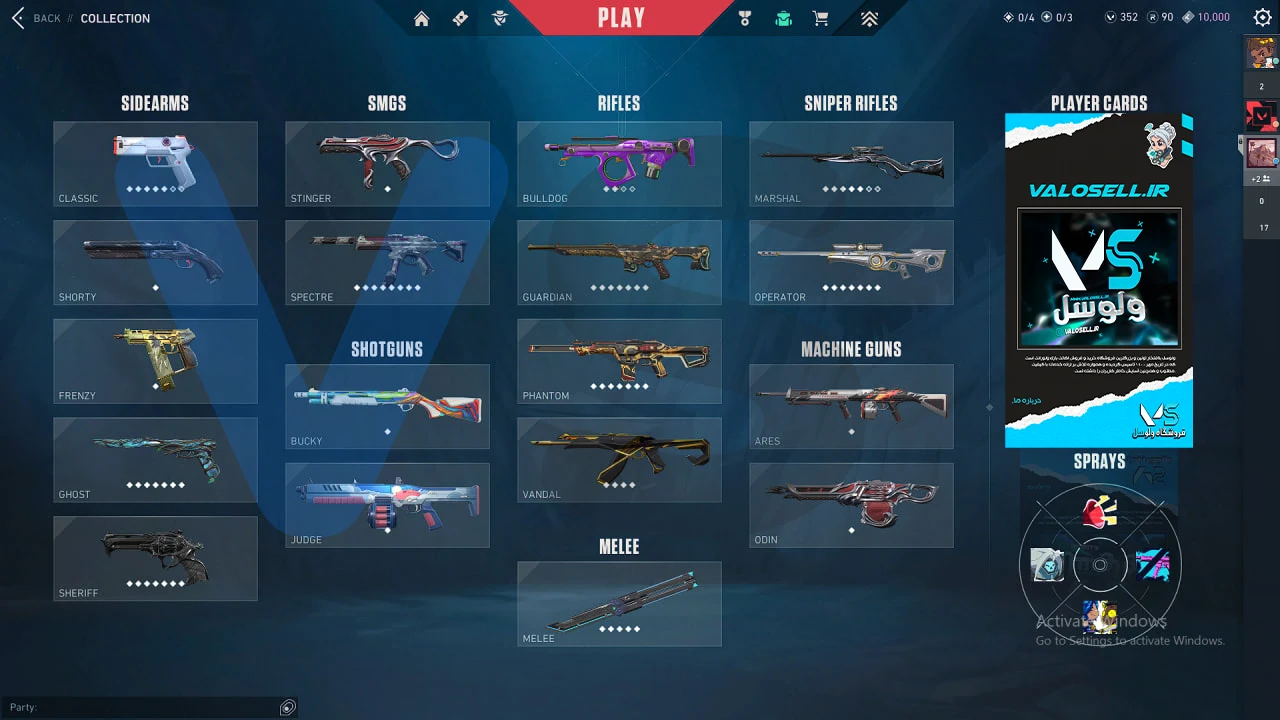Image resolution: width=1280 pixels, height=720 pixels.
Task: Open the home icon in top bar
Action: (x=421, y=18)
